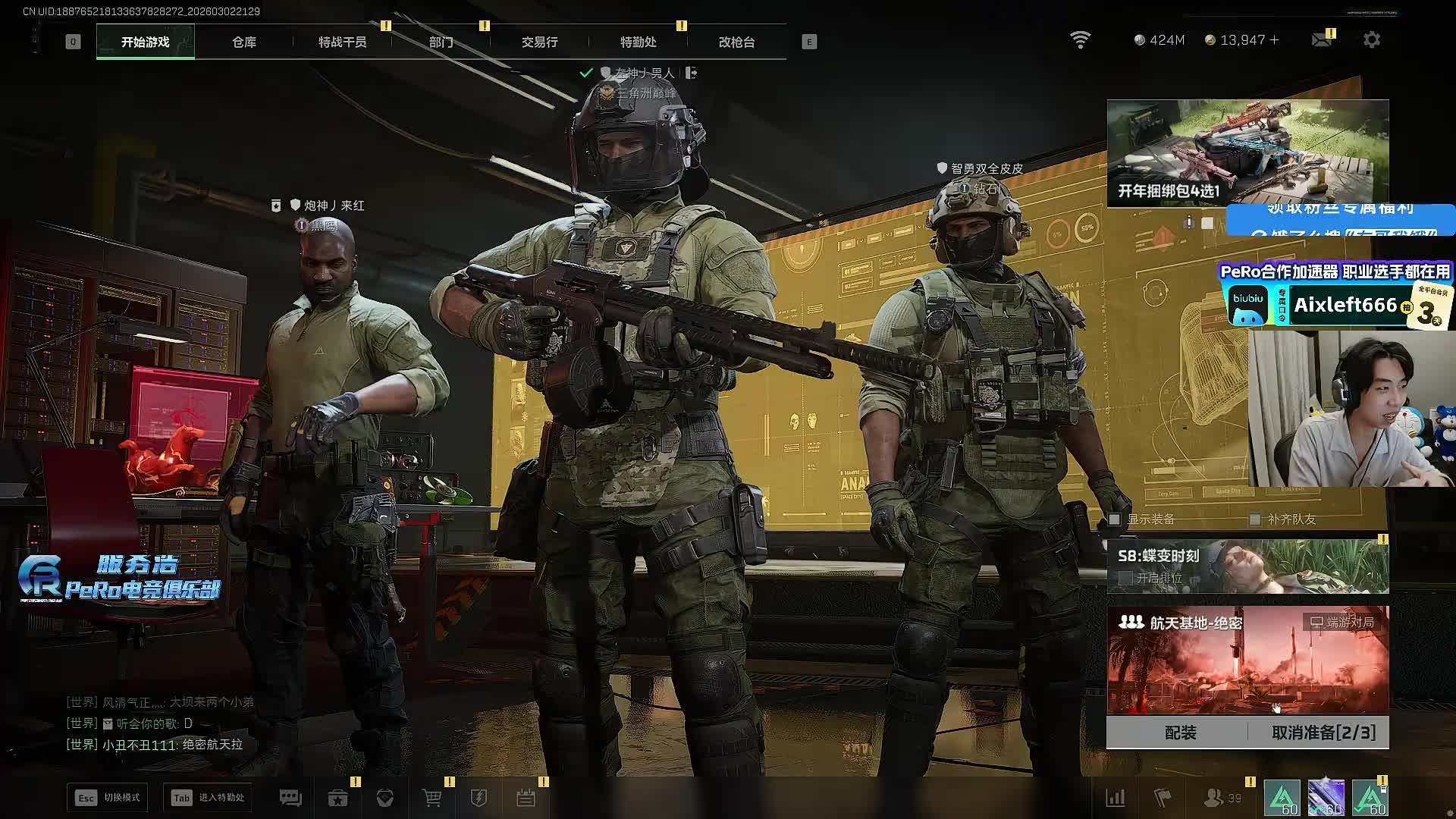Switch to the 改枪台 gunsmith tab
This screenshot has width=1456, height=819.
coord(736,42)
